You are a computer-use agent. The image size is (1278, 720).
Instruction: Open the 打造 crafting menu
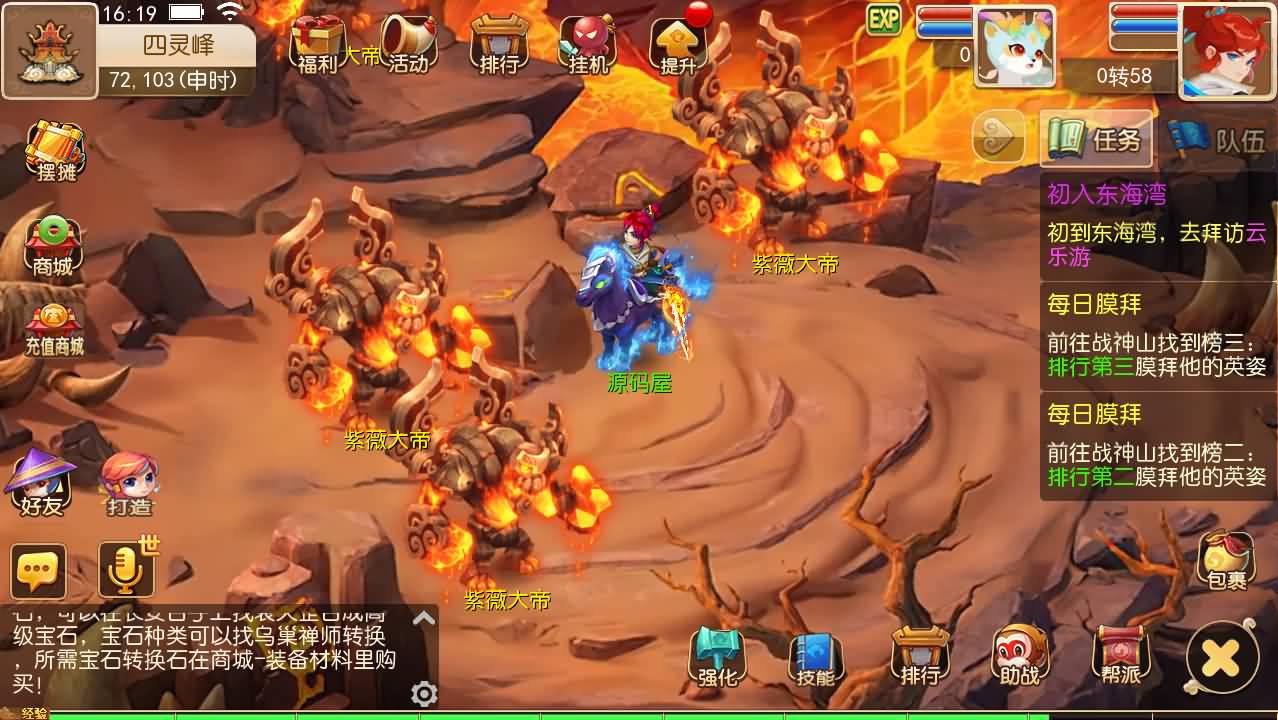[129, 483]
